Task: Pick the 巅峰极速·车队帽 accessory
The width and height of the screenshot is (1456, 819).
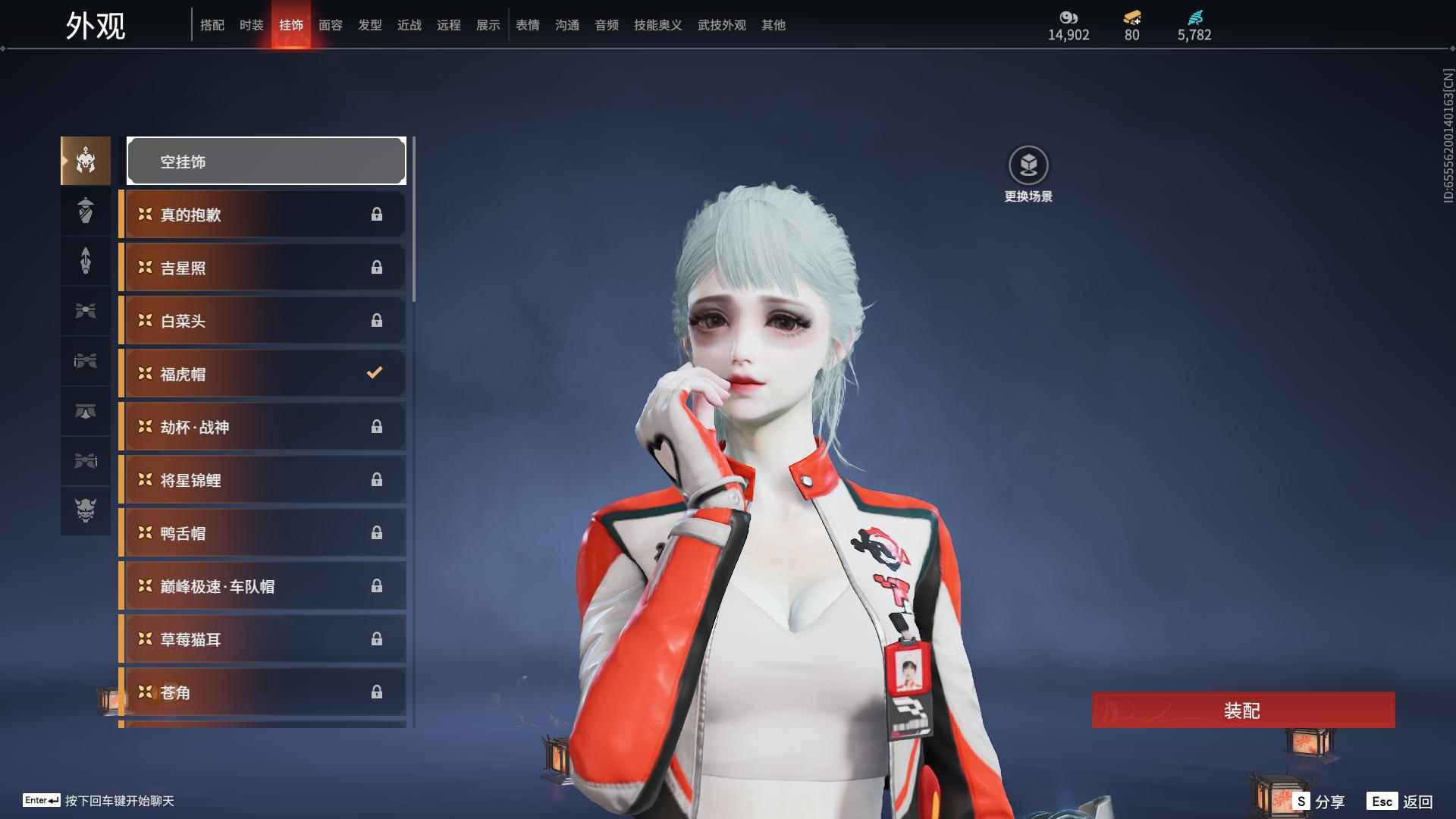Action: pos(262,586)
